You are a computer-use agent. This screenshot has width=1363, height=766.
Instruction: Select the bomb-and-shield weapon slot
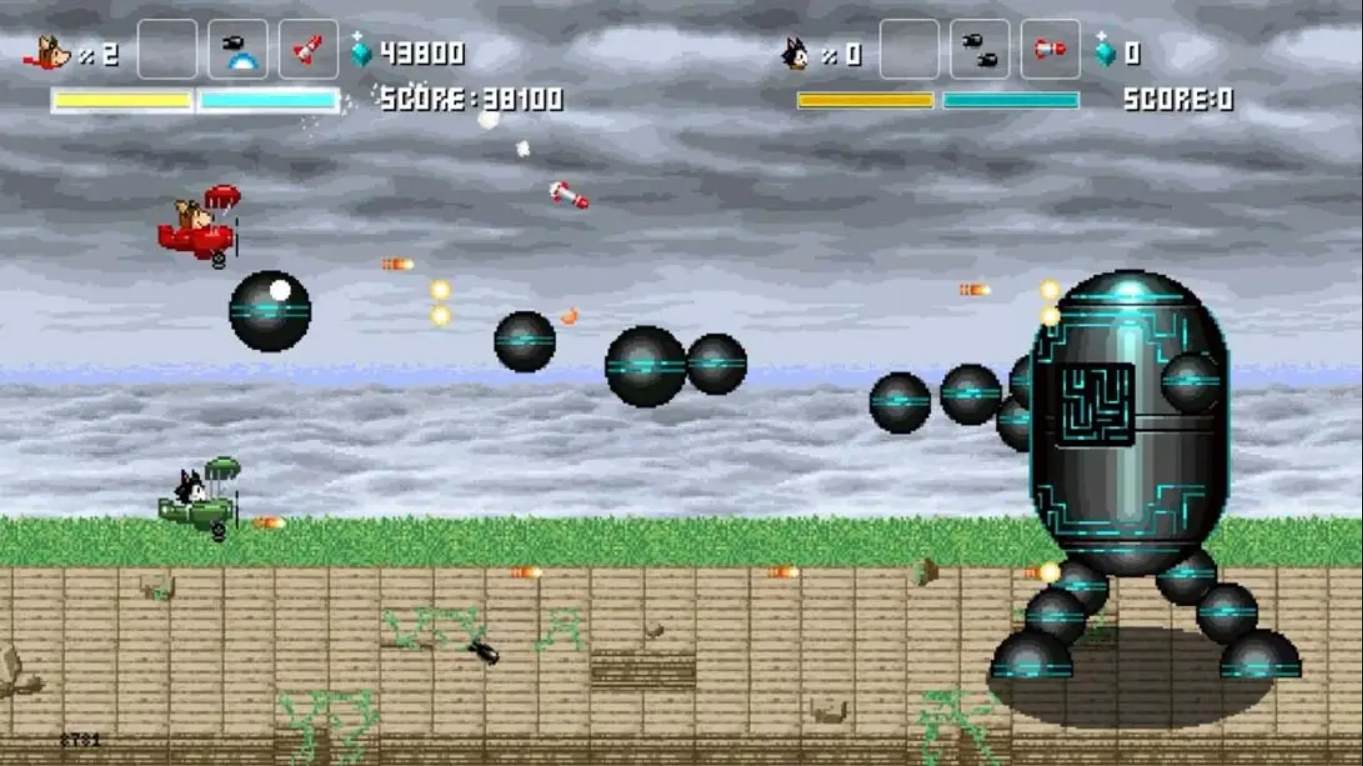coord(238,50)
